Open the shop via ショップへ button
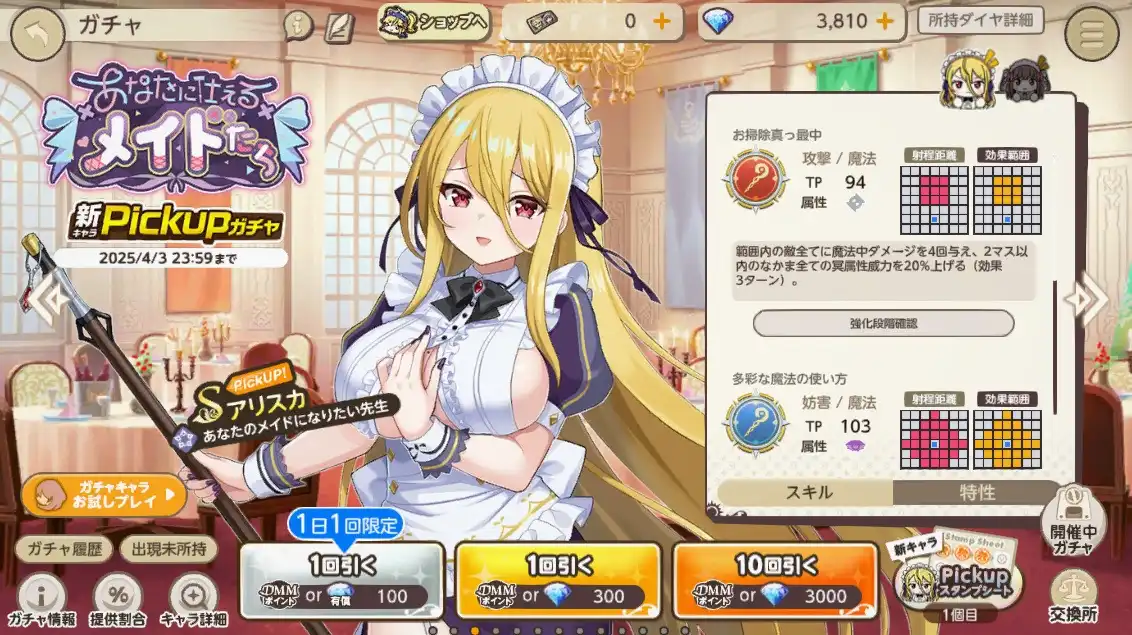 pyautogui.click(x=433, y=21)
